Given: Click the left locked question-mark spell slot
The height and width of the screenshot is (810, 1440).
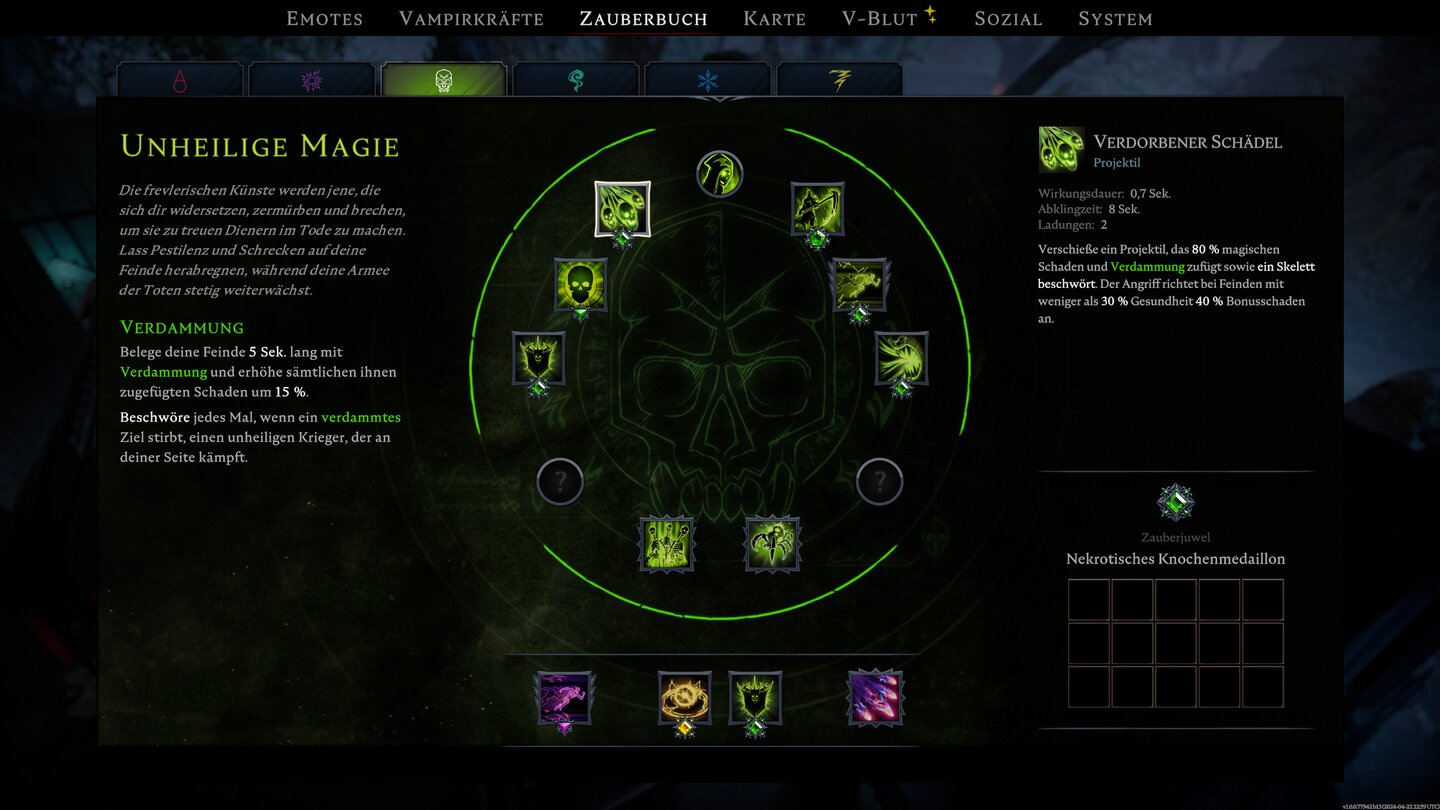Looking at the screenshot, I should click(560, 481).
